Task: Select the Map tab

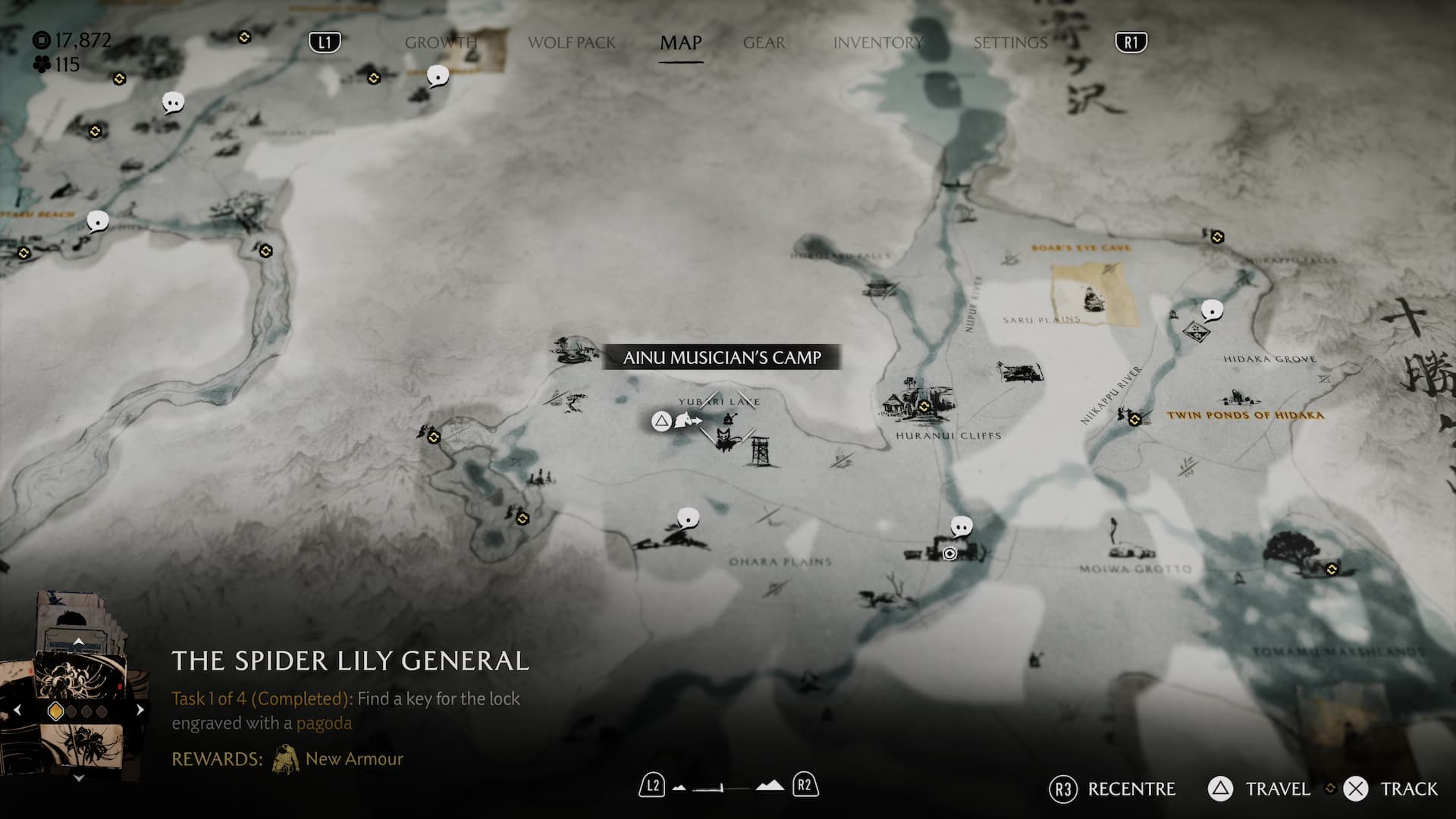Action: (x=680, y=42)
